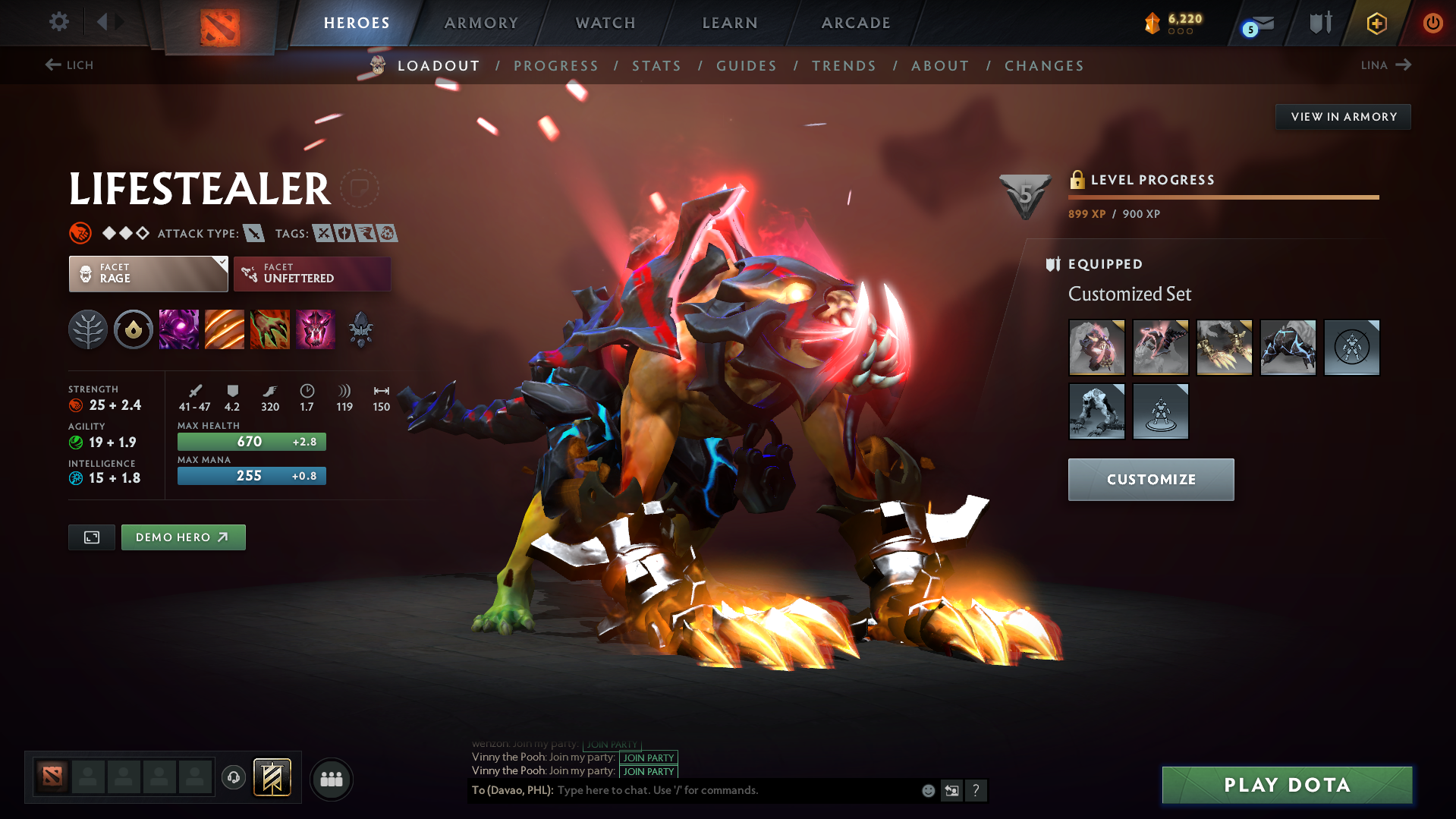Open the chat channel selector beside the text field

[952, 790]
